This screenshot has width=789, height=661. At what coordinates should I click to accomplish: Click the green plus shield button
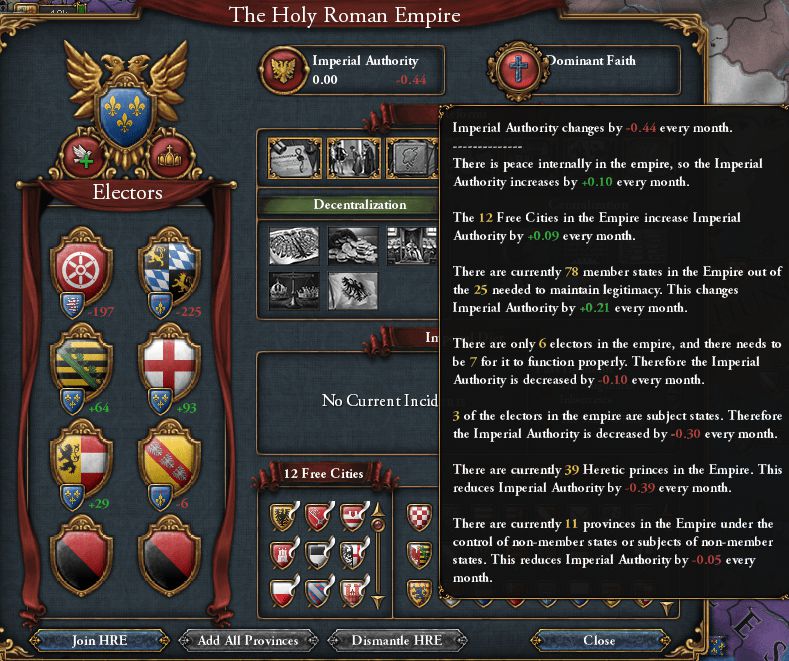pyautogui.click(x=83, y=155)
